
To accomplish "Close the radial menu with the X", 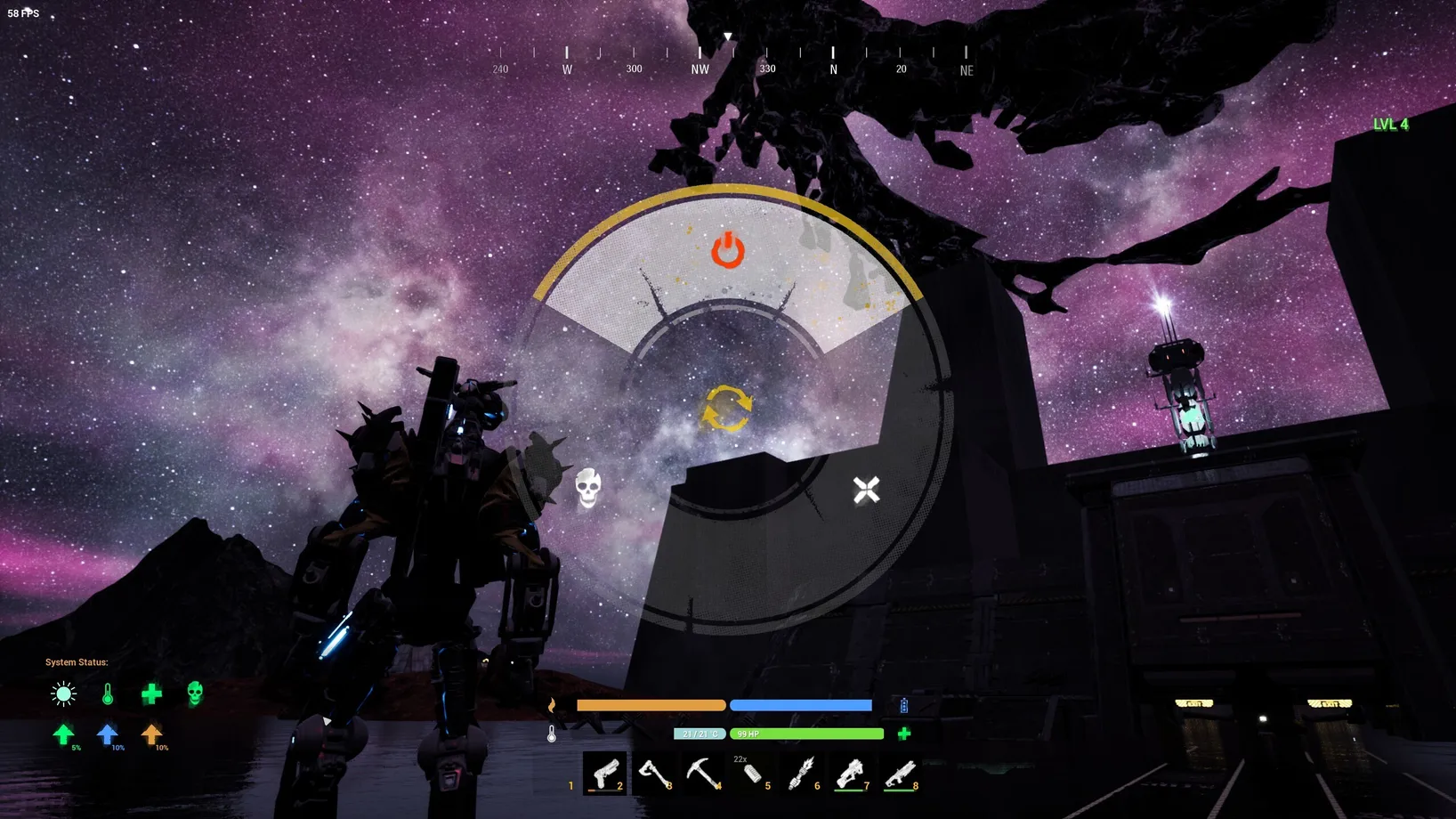I will click(x=866, y=490).
